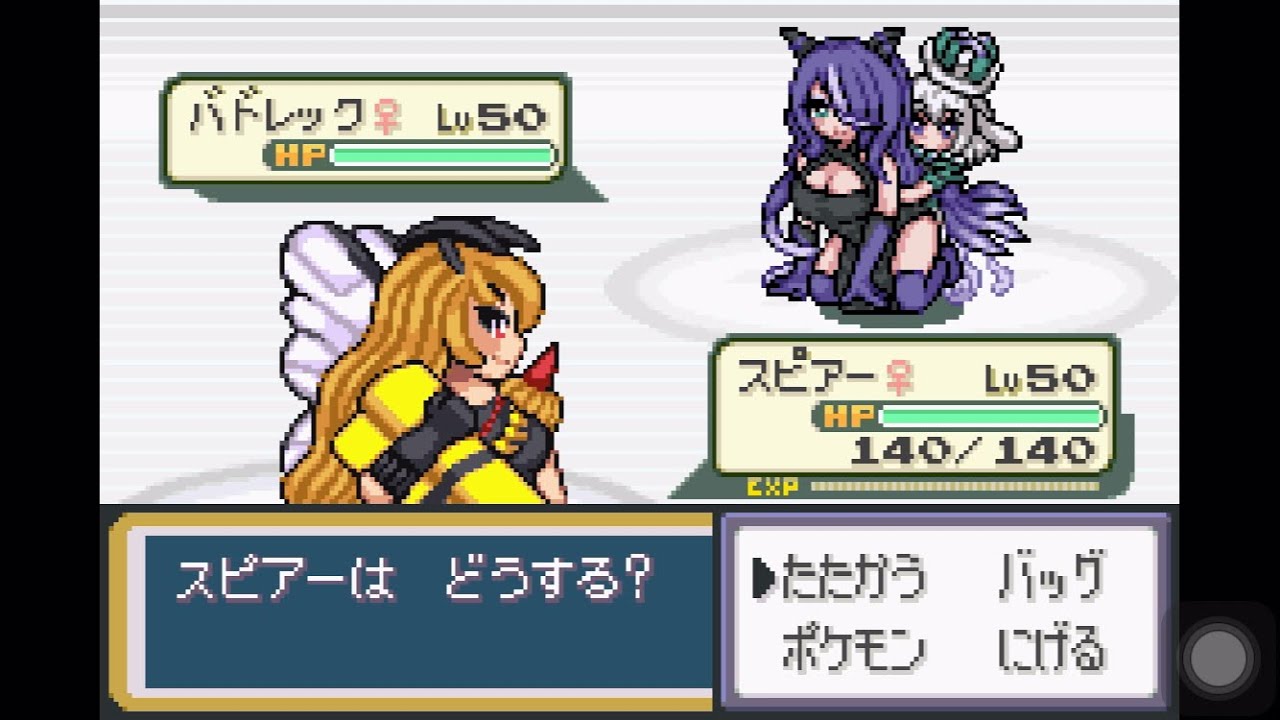Click the Lv50 indicator for スピアー
This screenshot has height=720, width=1280.
coord(1038,378)
